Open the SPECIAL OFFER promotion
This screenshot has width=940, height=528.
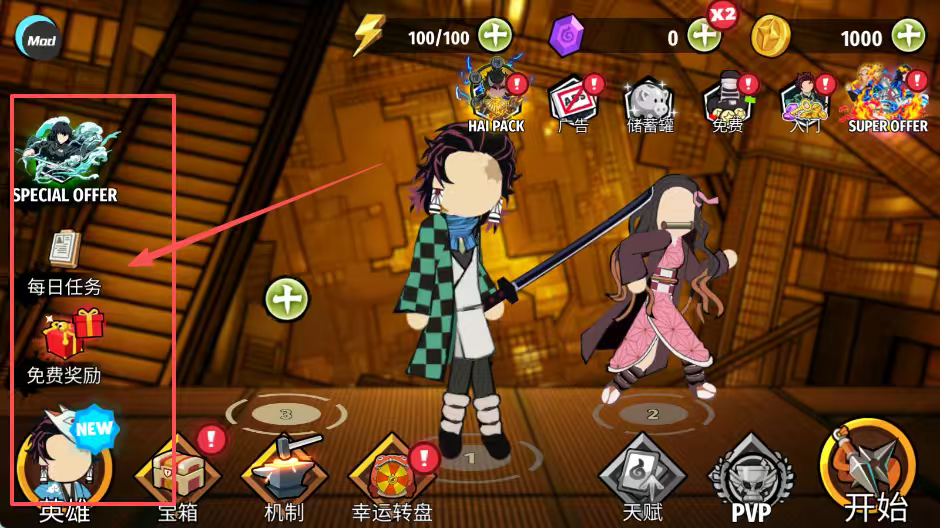(65, 155)
